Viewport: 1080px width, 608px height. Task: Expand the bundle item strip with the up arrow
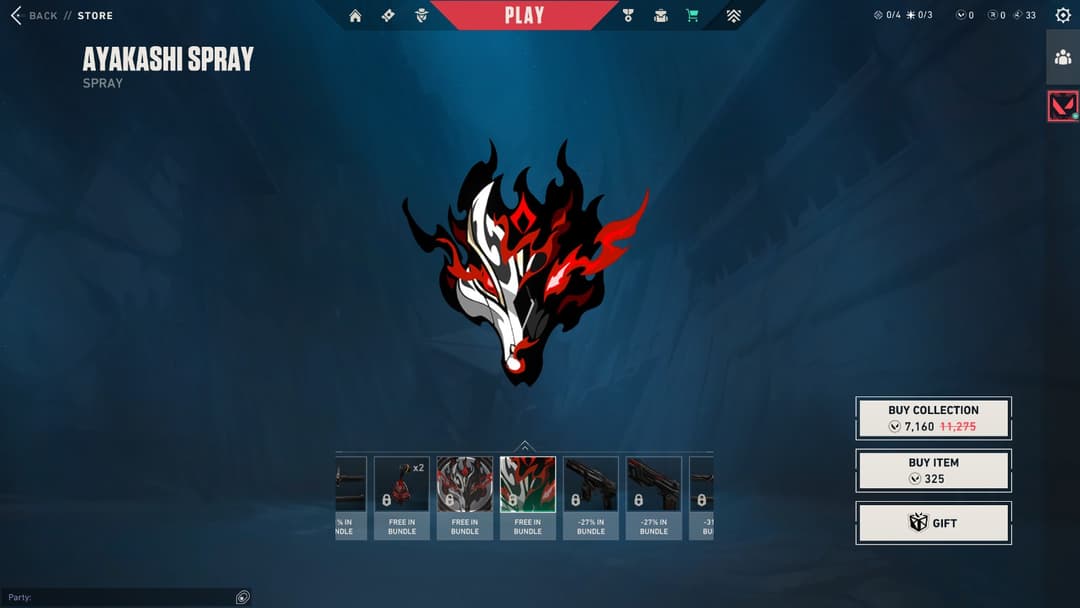(525, 446)
